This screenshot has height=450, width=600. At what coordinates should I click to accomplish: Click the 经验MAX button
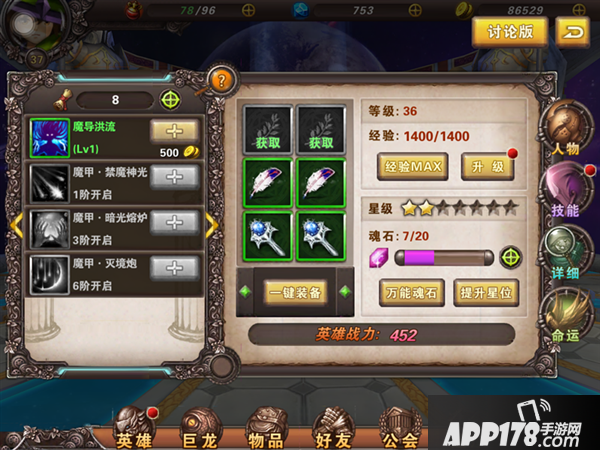411,166
